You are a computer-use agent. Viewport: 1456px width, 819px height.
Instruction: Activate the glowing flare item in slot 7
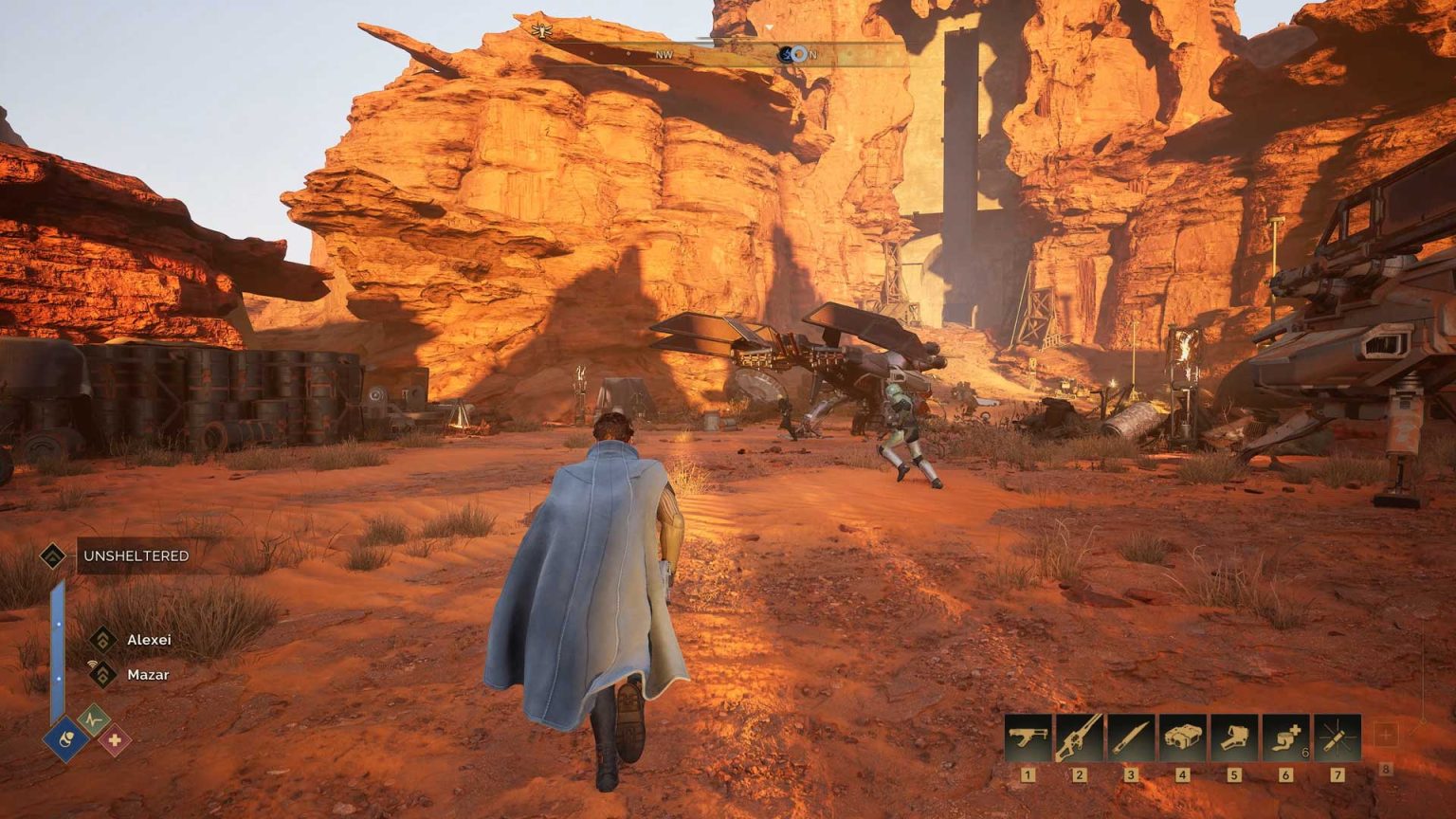1337,738
